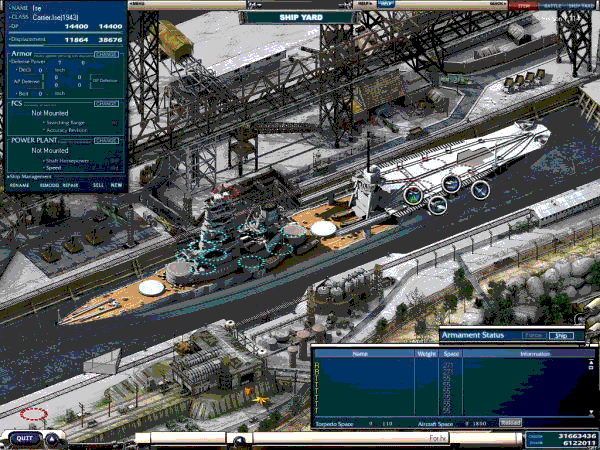Open the Item tab in the top bar
600x450 pixels.
tap(524, 5)
